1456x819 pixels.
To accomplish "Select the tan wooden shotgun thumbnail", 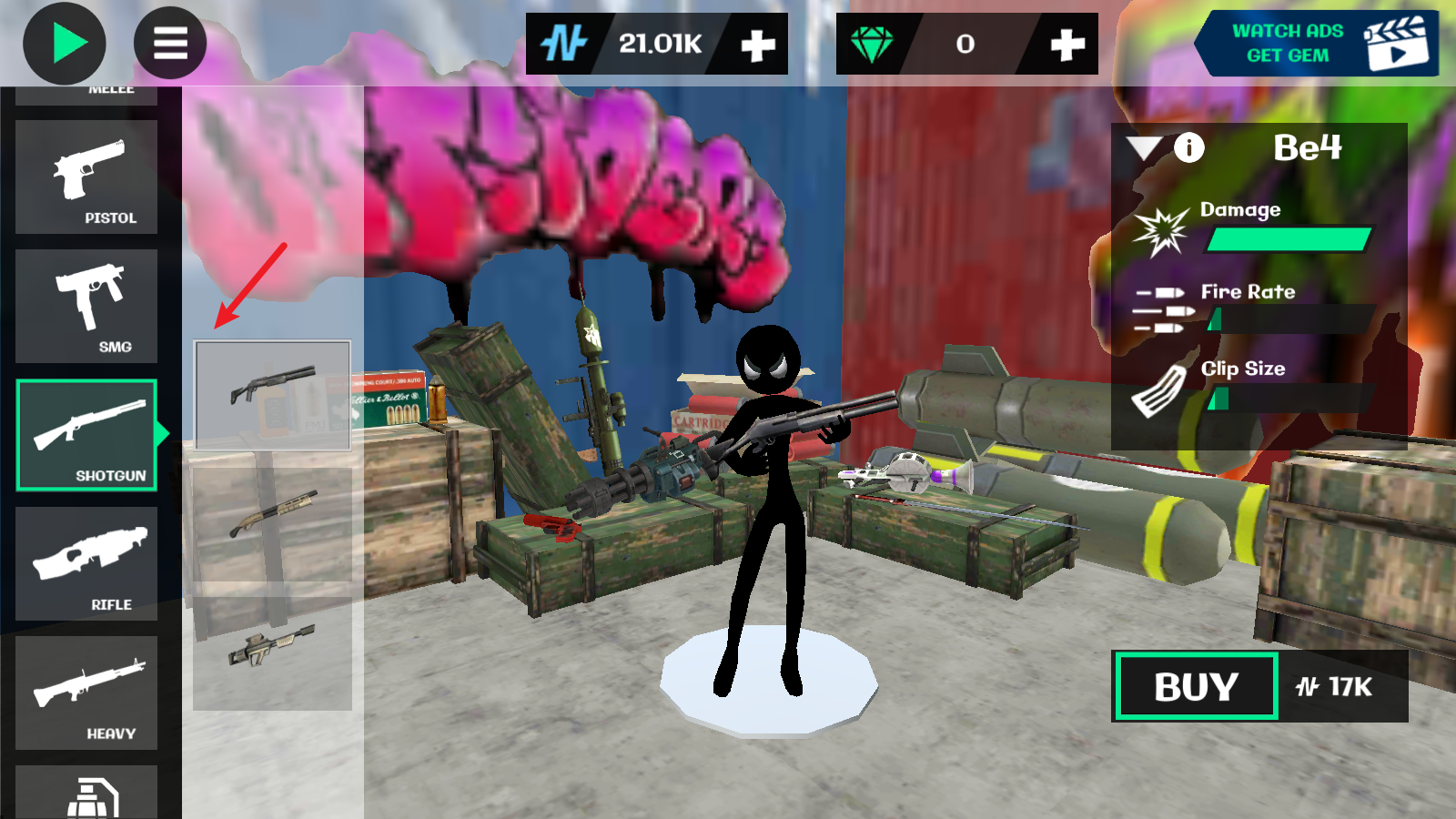I will [x=272, y=524].
